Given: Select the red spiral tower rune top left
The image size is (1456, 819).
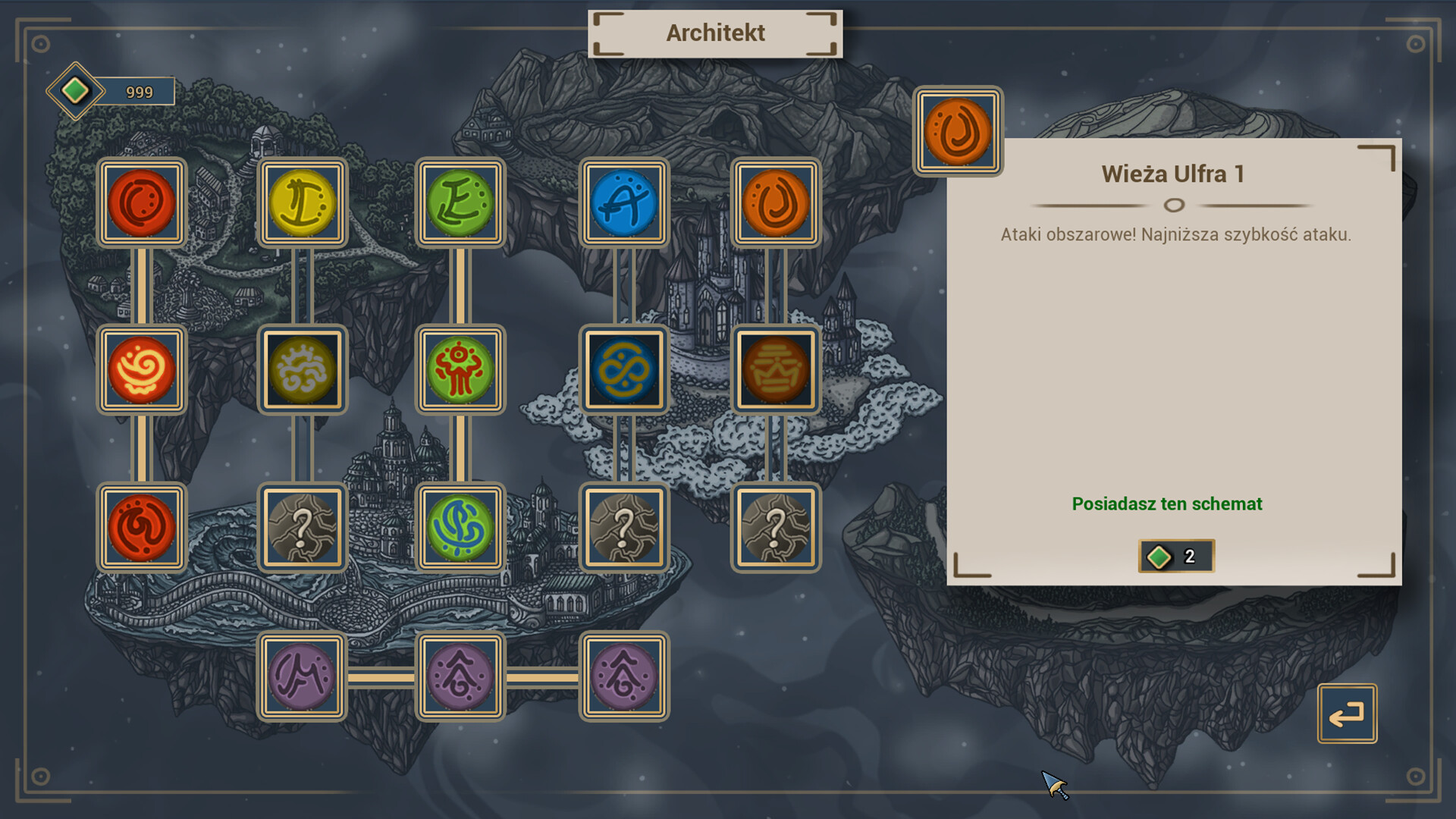Looking at the screenshot, I should [x=142, y=203].
